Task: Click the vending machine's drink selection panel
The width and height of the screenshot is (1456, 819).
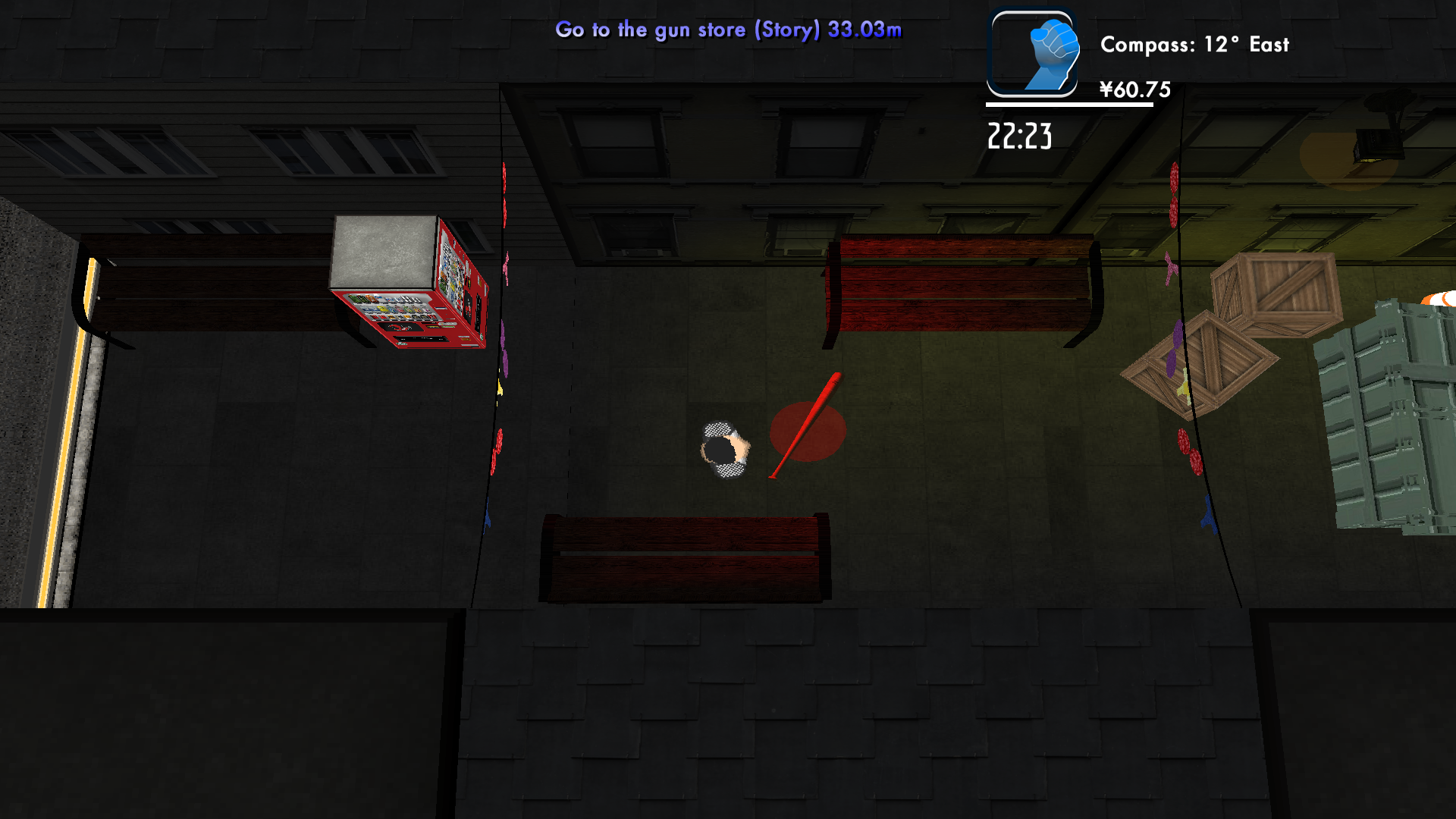Action: point(389,308)
